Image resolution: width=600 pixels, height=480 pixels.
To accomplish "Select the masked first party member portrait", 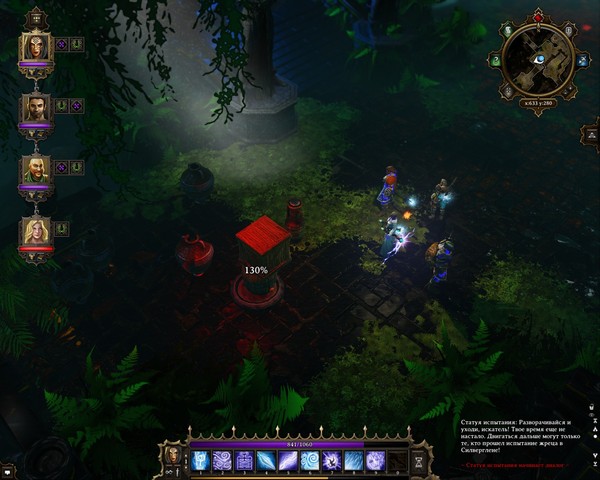I will pos(35,45).
